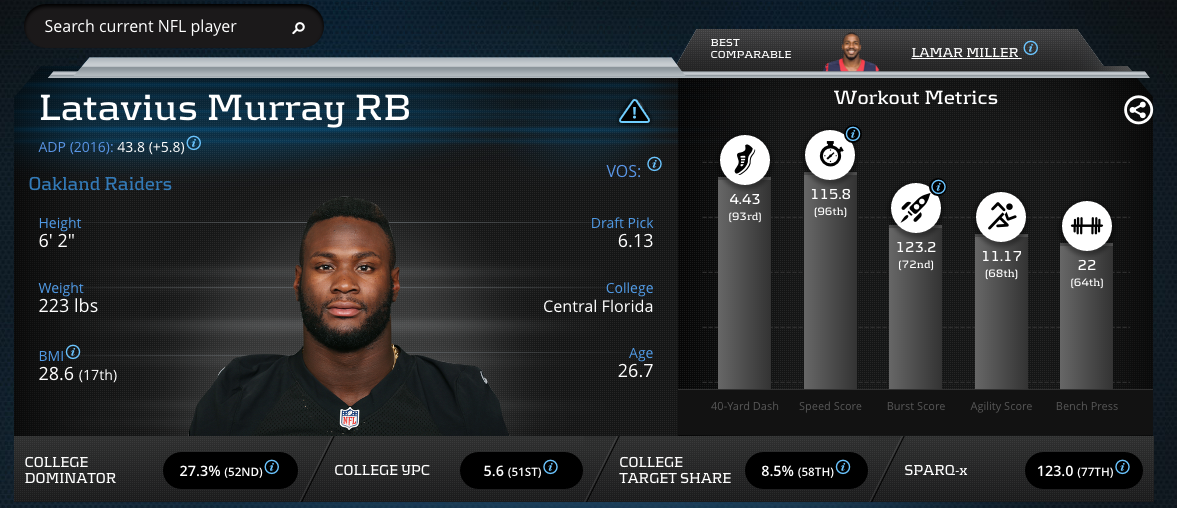Click the search magnifier icon

[x=297, y=28]
